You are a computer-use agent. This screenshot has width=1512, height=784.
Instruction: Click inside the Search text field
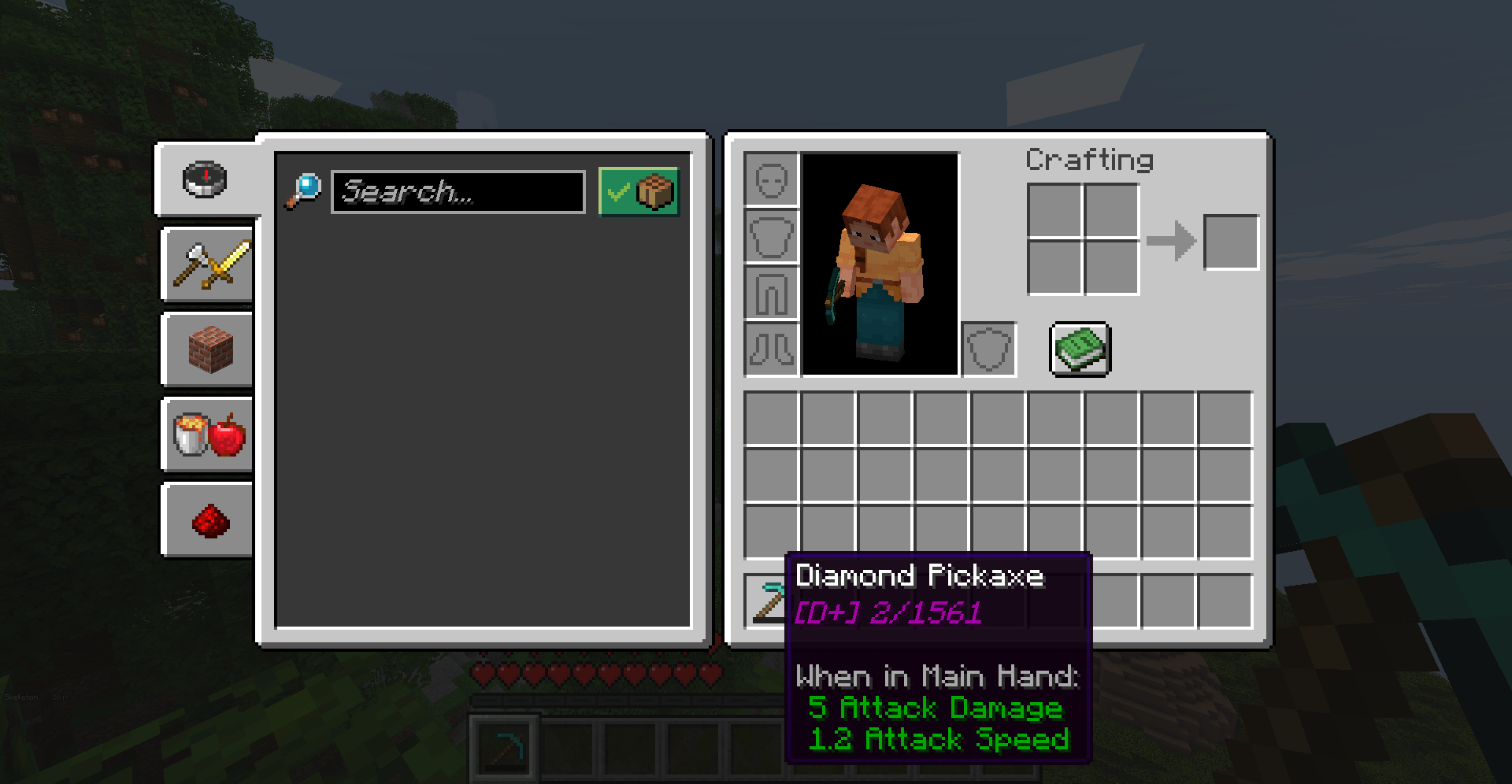point(458,191)
